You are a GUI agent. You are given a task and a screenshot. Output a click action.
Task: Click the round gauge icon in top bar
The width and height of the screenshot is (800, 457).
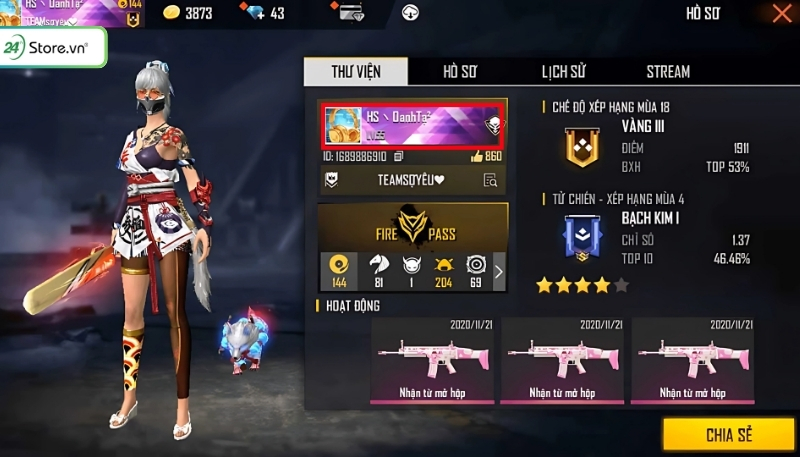[x=410, y=14]
